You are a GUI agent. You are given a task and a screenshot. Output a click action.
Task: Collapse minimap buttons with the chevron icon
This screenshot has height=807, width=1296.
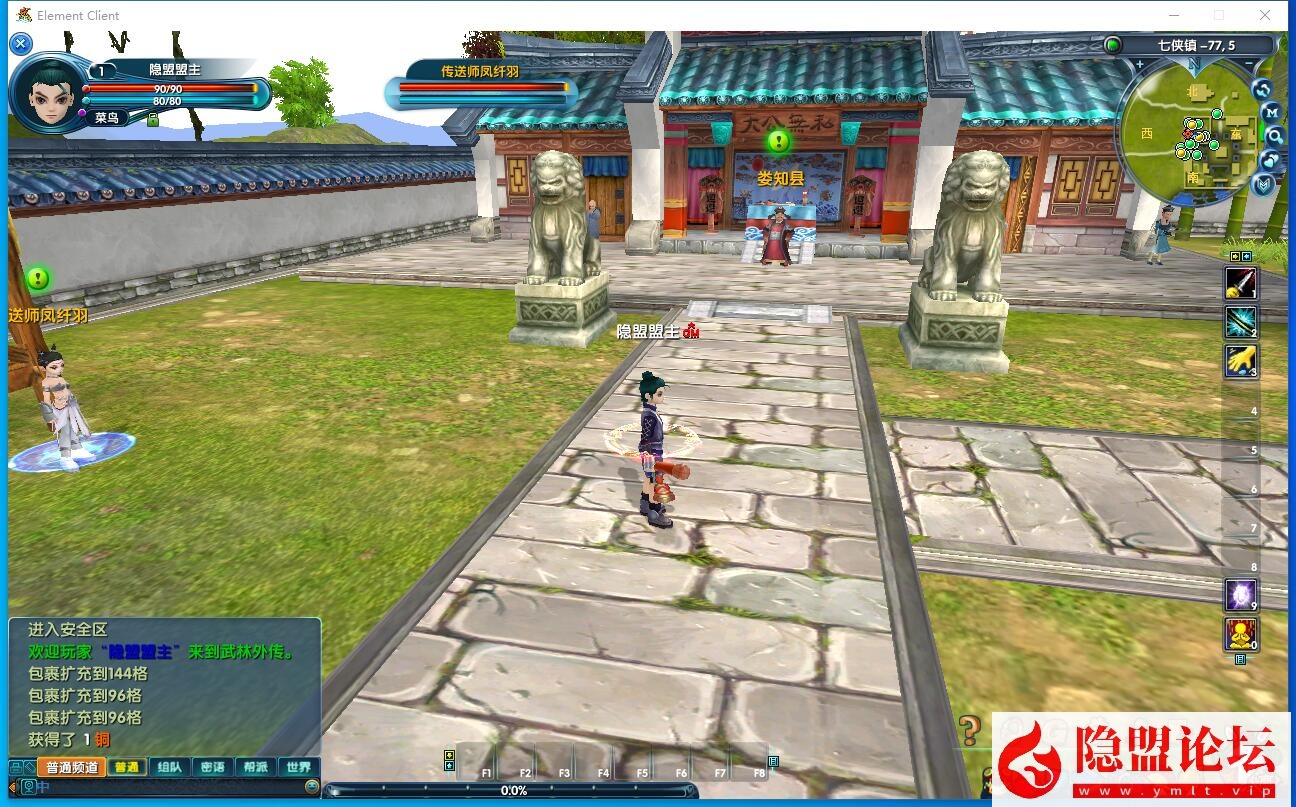click(1263, 184)
